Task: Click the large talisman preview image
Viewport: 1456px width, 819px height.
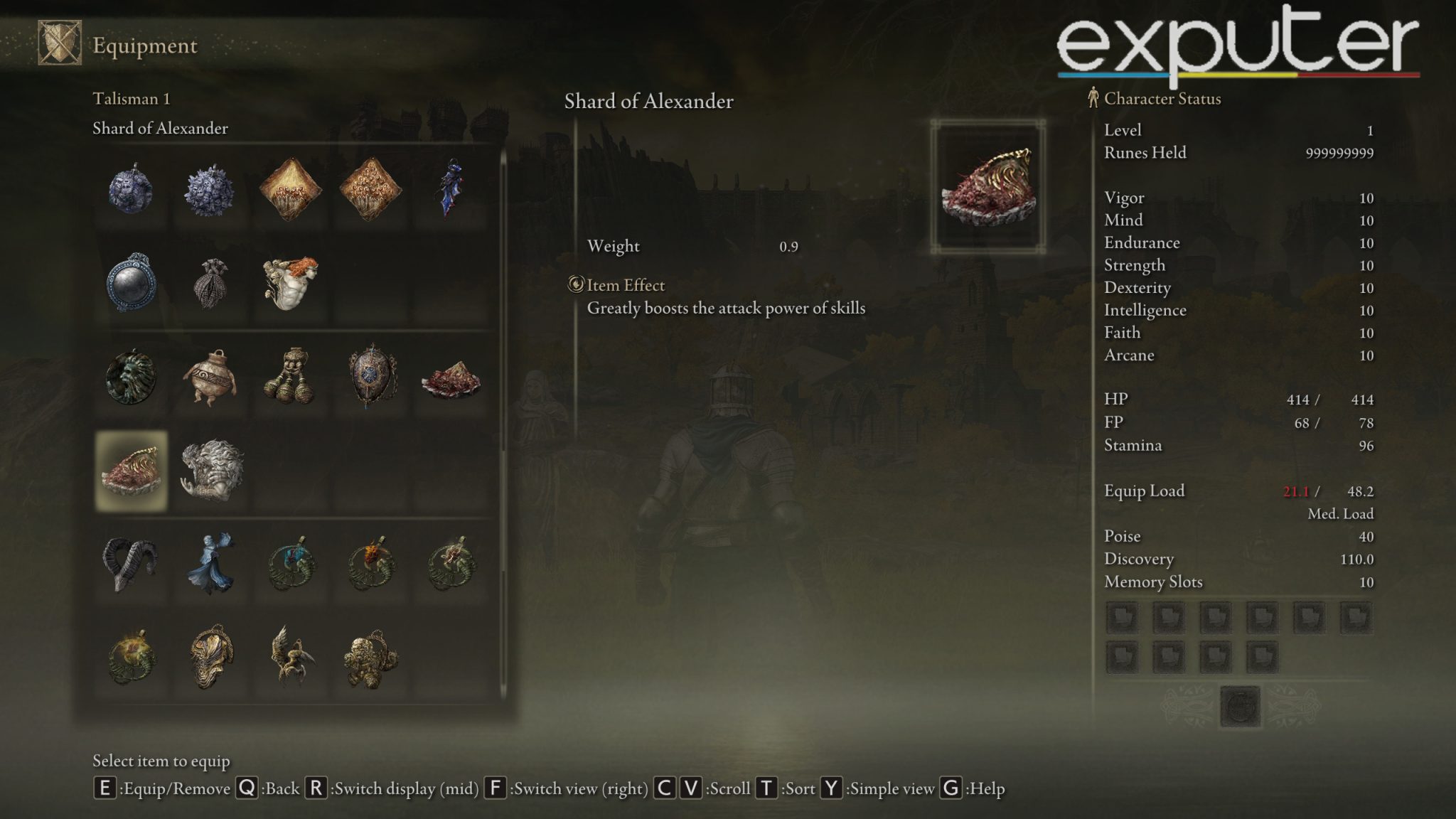Action: 988,183
